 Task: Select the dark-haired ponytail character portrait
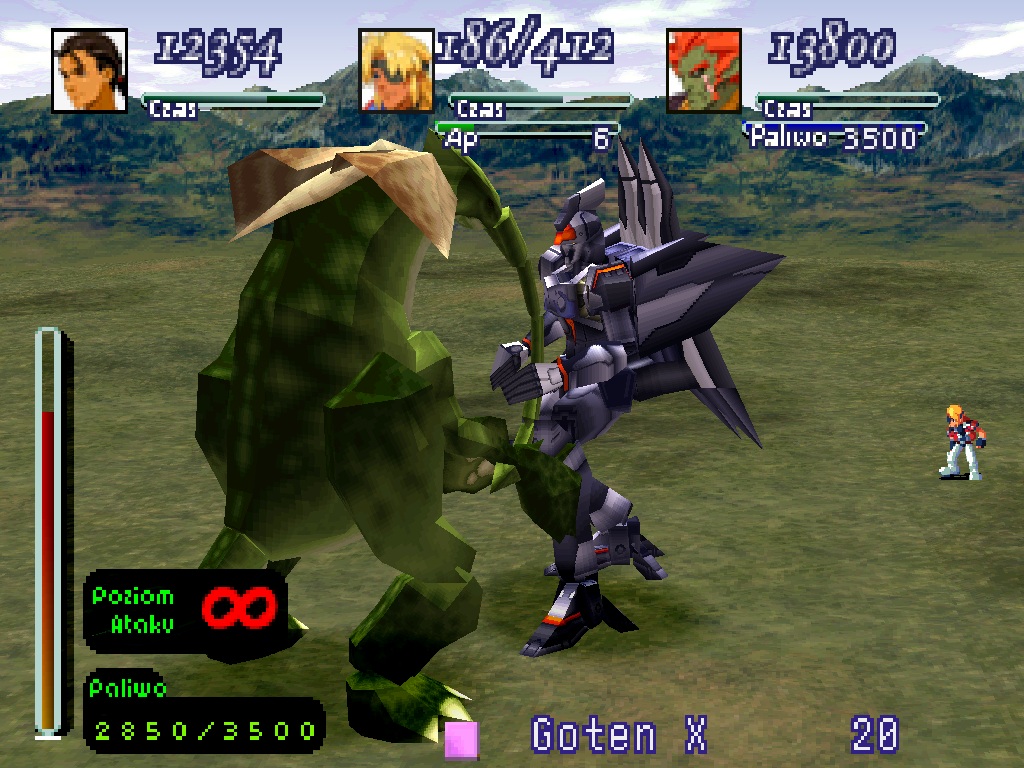(90, 71)
